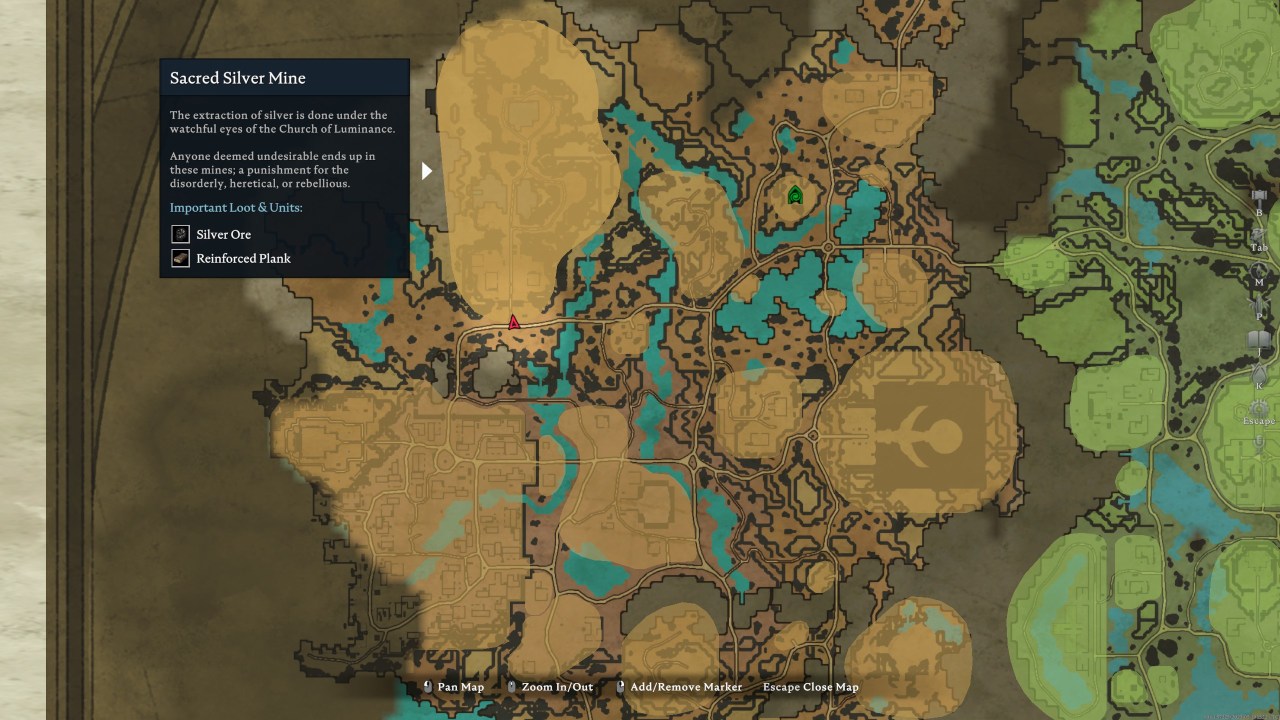Viewport: 1280px width, 720px height.
Task: Click Escape Close Map text
Action: pos(810,687)
